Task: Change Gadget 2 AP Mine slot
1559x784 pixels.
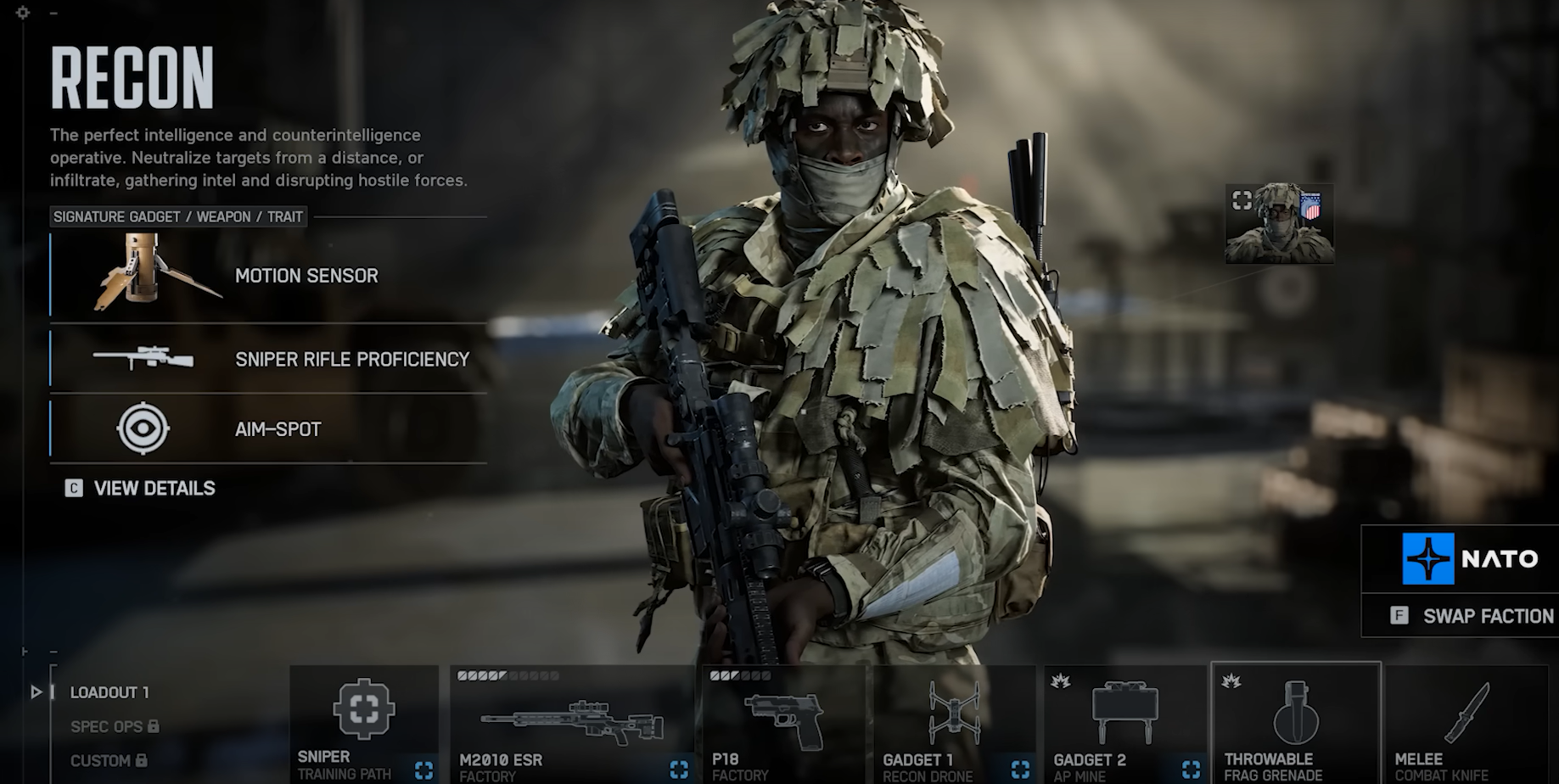Action: (1124, 724)
